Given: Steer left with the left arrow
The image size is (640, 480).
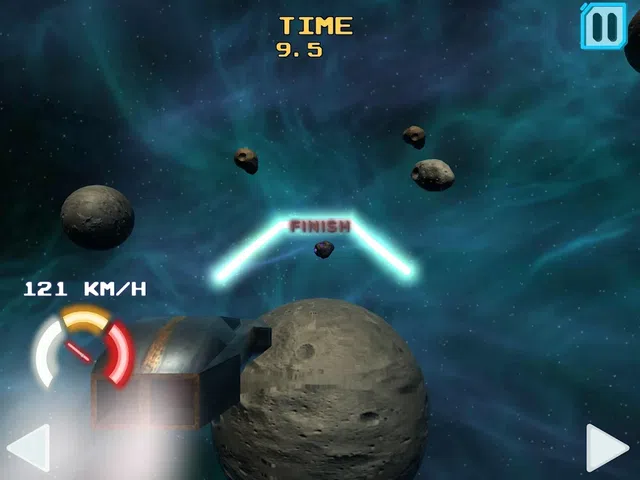Looking at the screenshot, I should pos(28,447).
